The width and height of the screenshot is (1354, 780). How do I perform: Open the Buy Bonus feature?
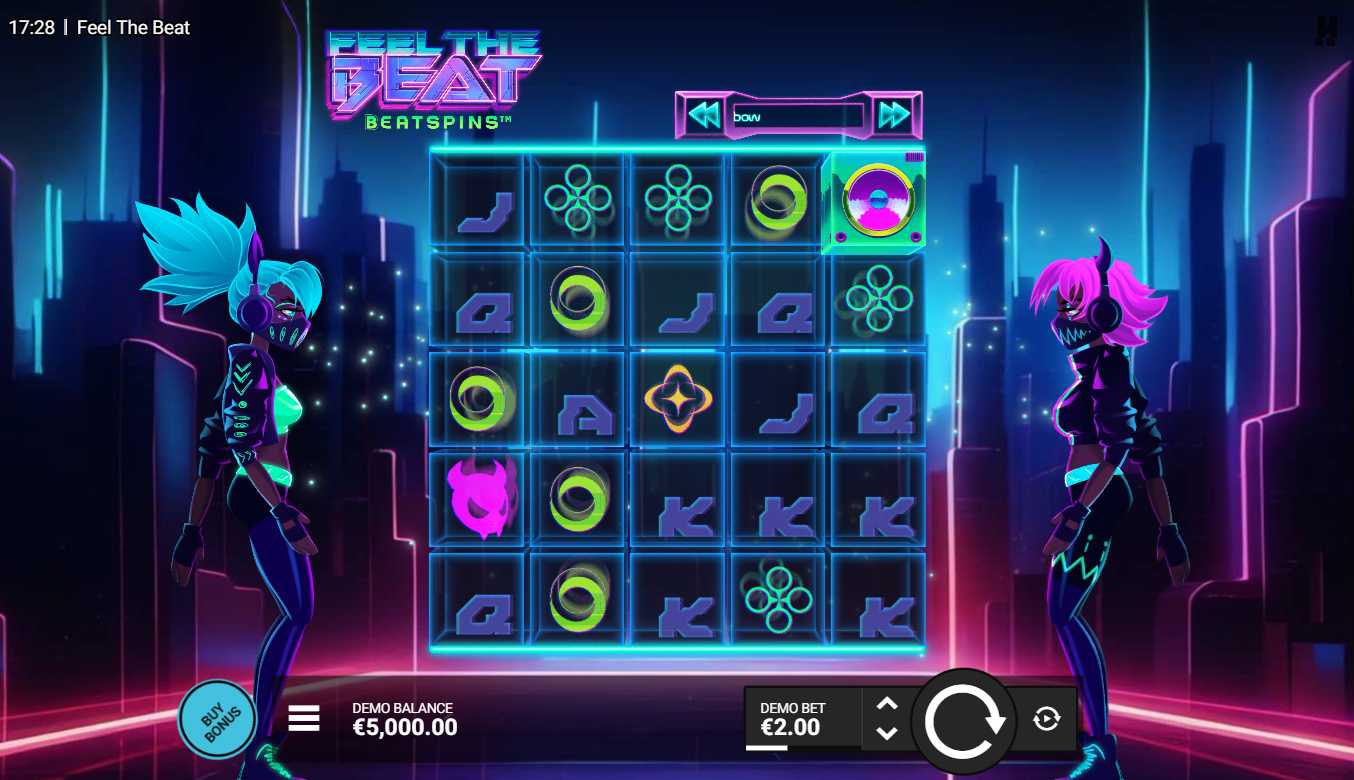(x=217, y=719)
